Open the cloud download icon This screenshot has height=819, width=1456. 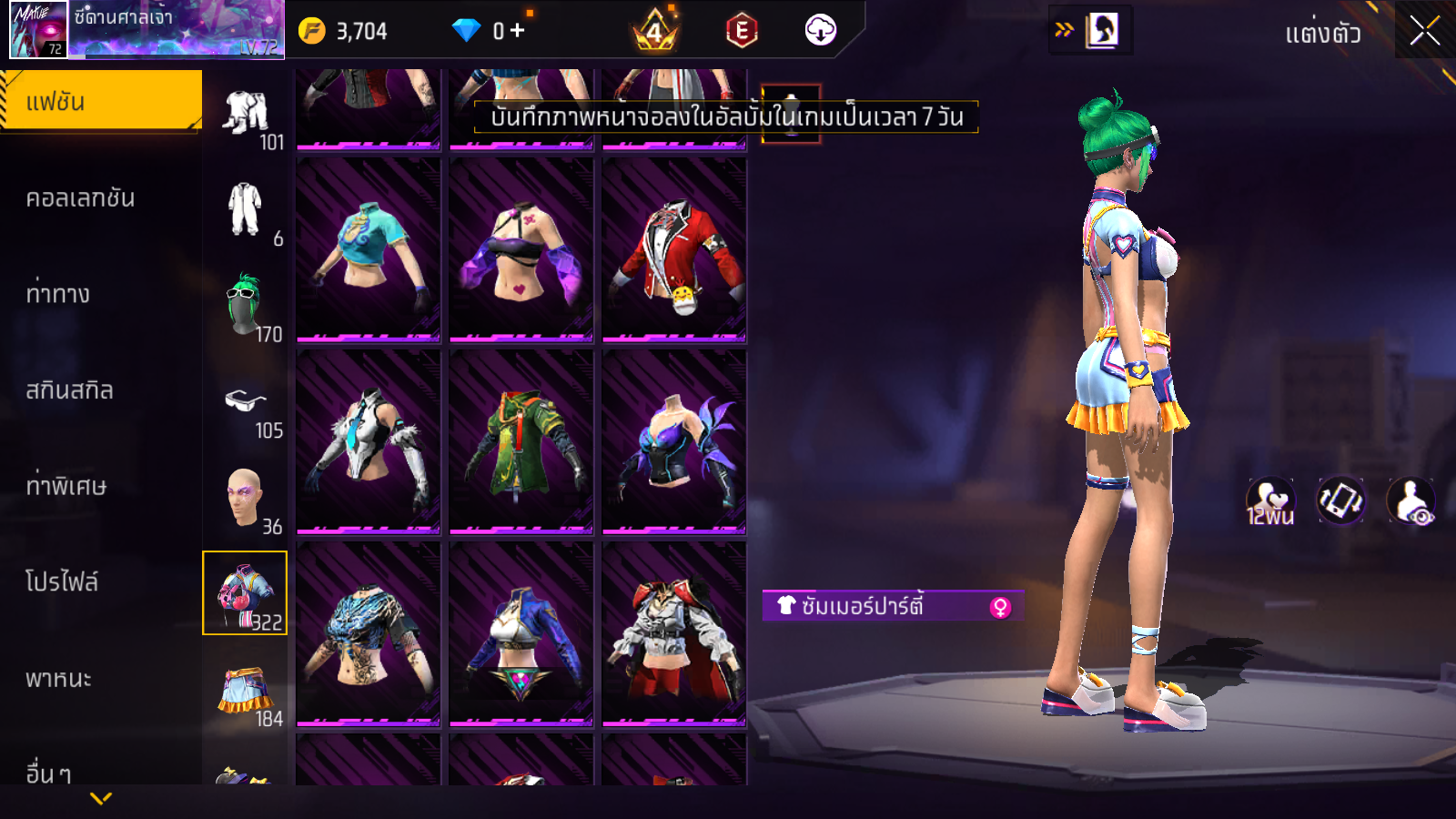point(820,30)
